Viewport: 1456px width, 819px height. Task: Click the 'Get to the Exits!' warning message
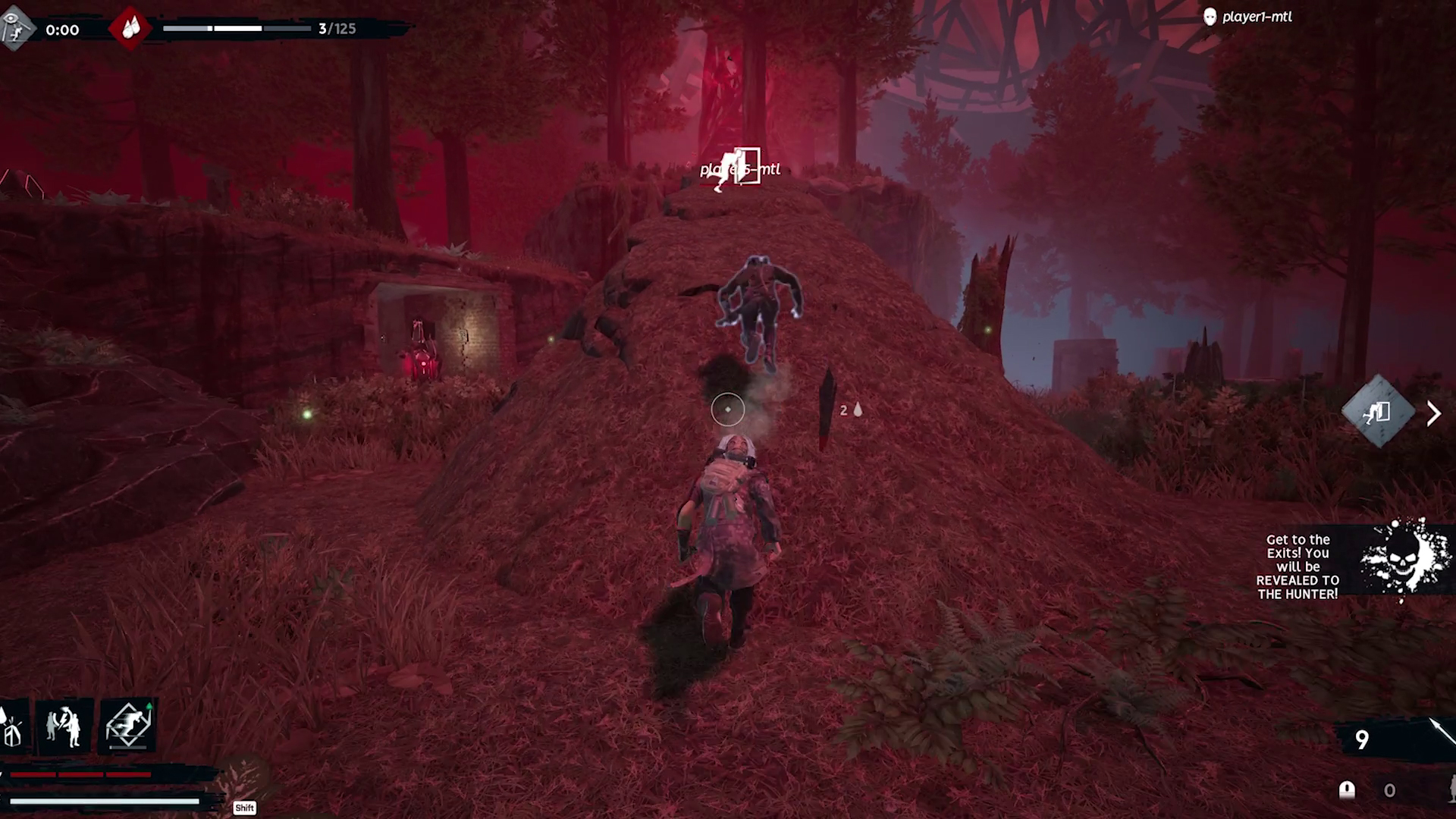click(x=1298, y=566)
